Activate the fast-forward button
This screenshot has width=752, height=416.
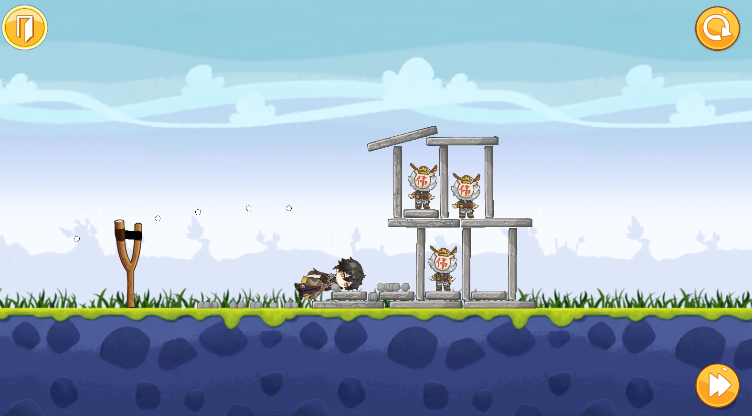coord(717,385)
